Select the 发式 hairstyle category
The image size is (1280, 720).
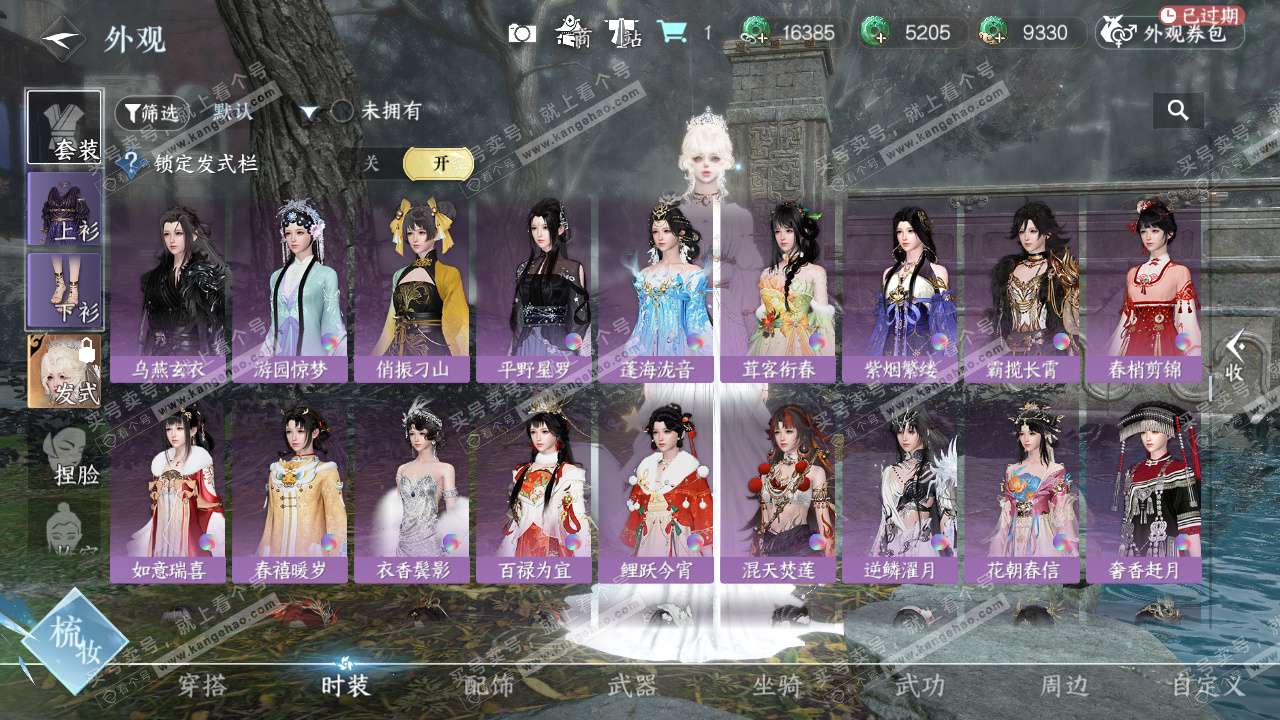[x=64, y=371]
